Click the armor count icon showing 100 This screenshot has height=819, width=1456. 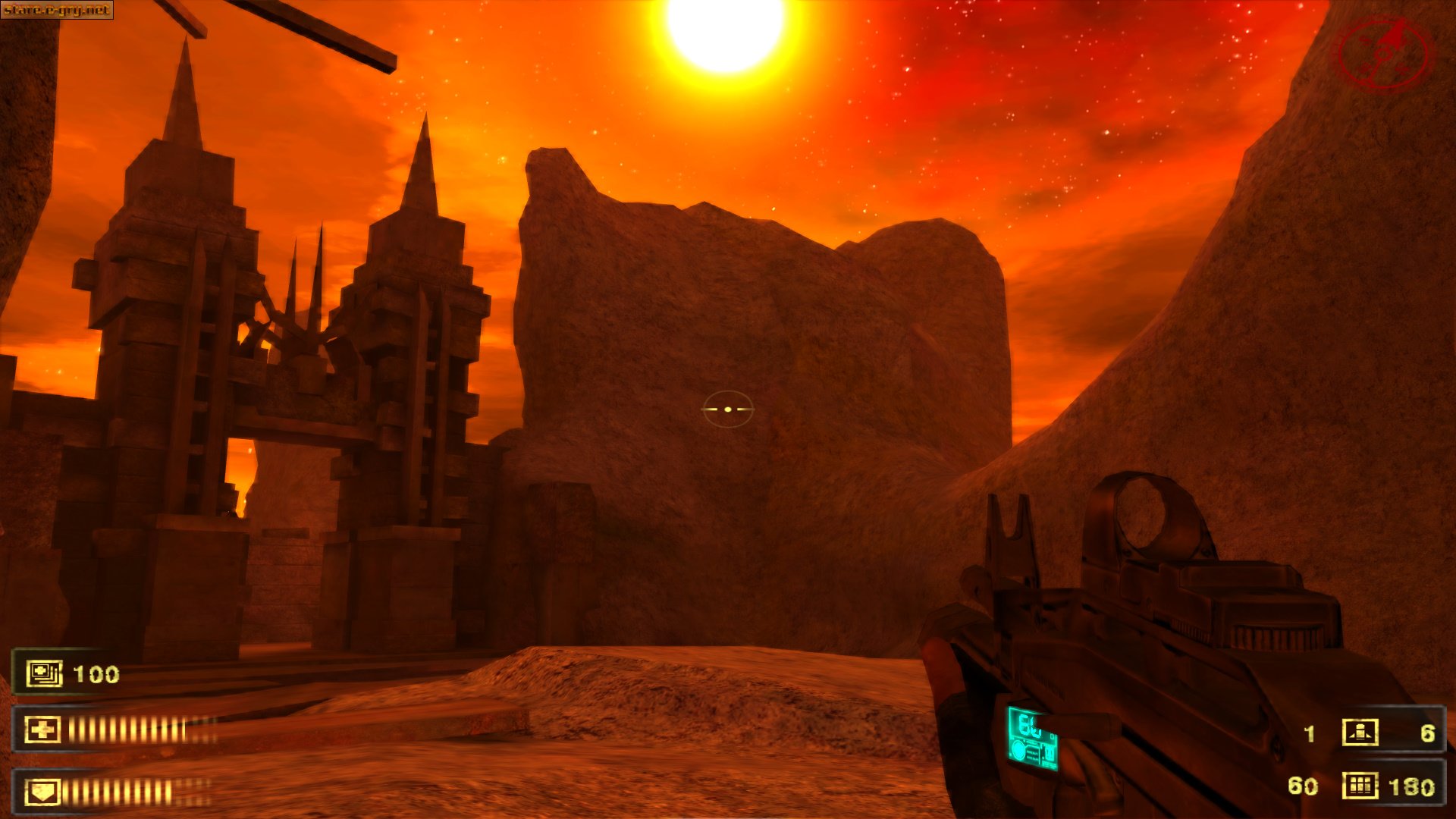pyautogui.click(x=43, y=673)
